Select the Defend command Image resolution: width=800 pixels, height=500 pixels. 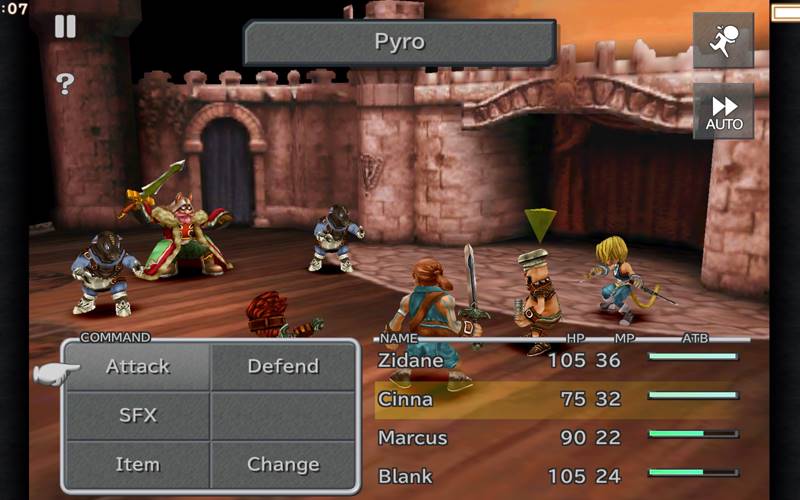pos(283,367)
